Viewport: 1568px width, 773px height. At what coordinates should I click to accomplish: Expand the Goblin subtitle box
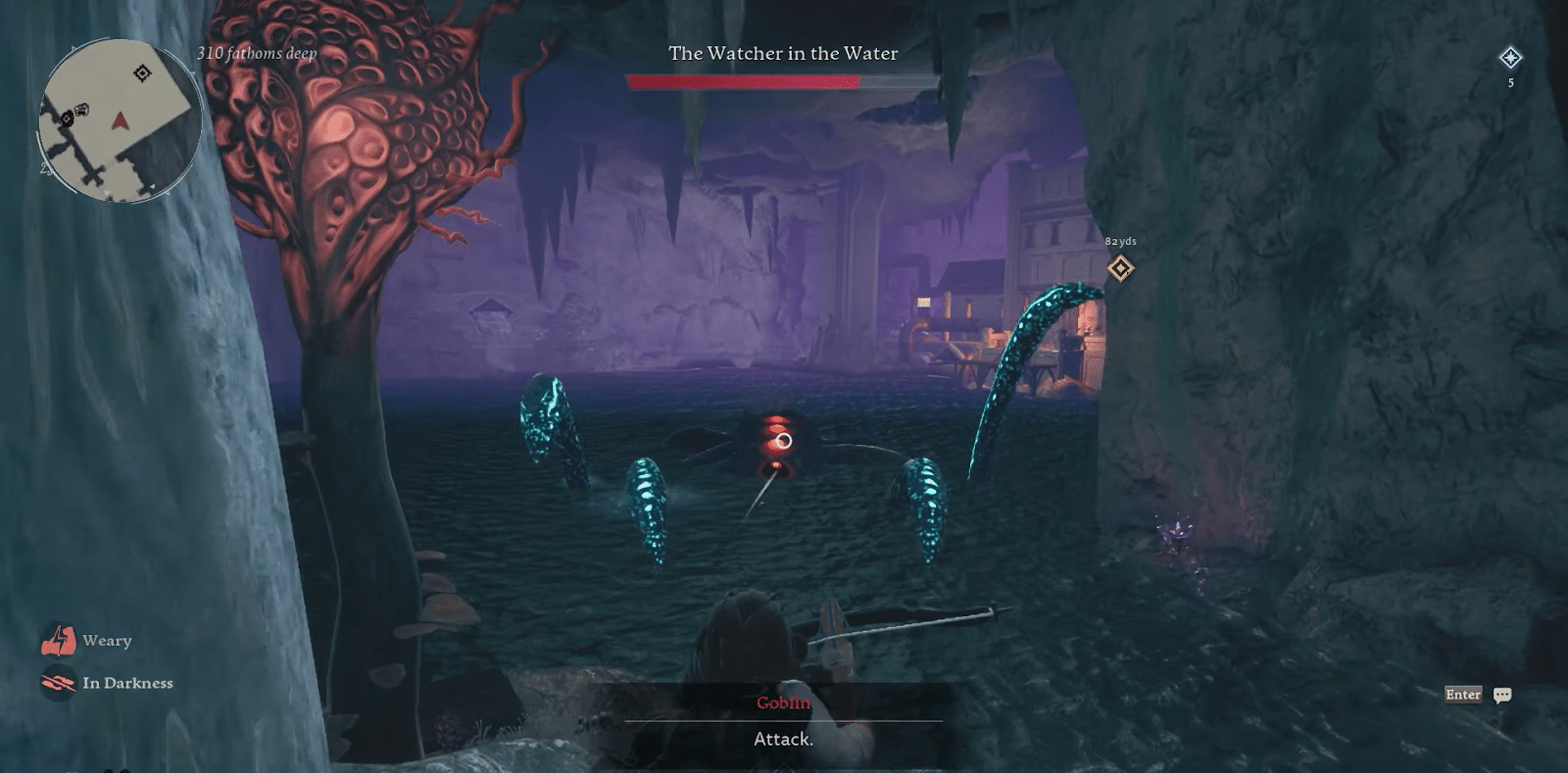pyautogui.click(x=784, y=720)
